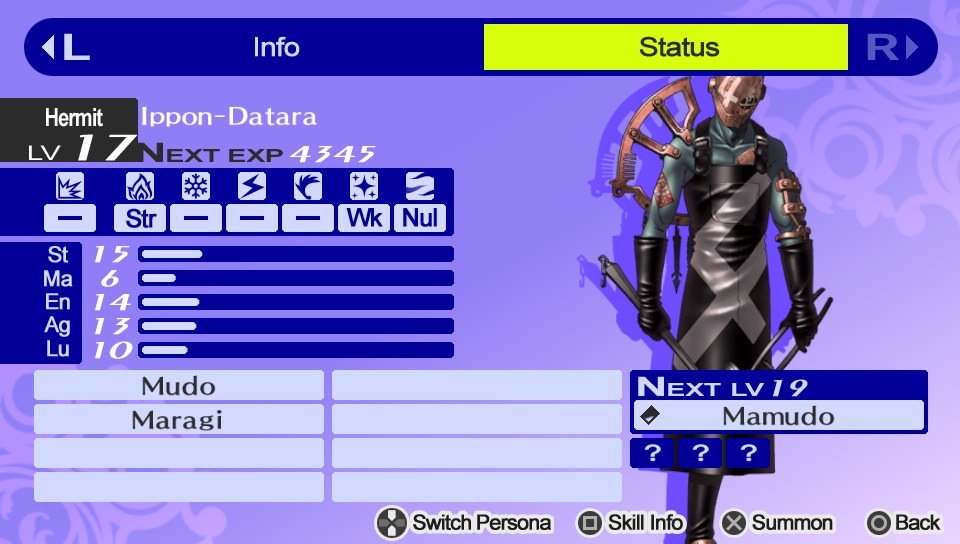
Task: Click the Switch Persona option
Action: tap(464, 522)
